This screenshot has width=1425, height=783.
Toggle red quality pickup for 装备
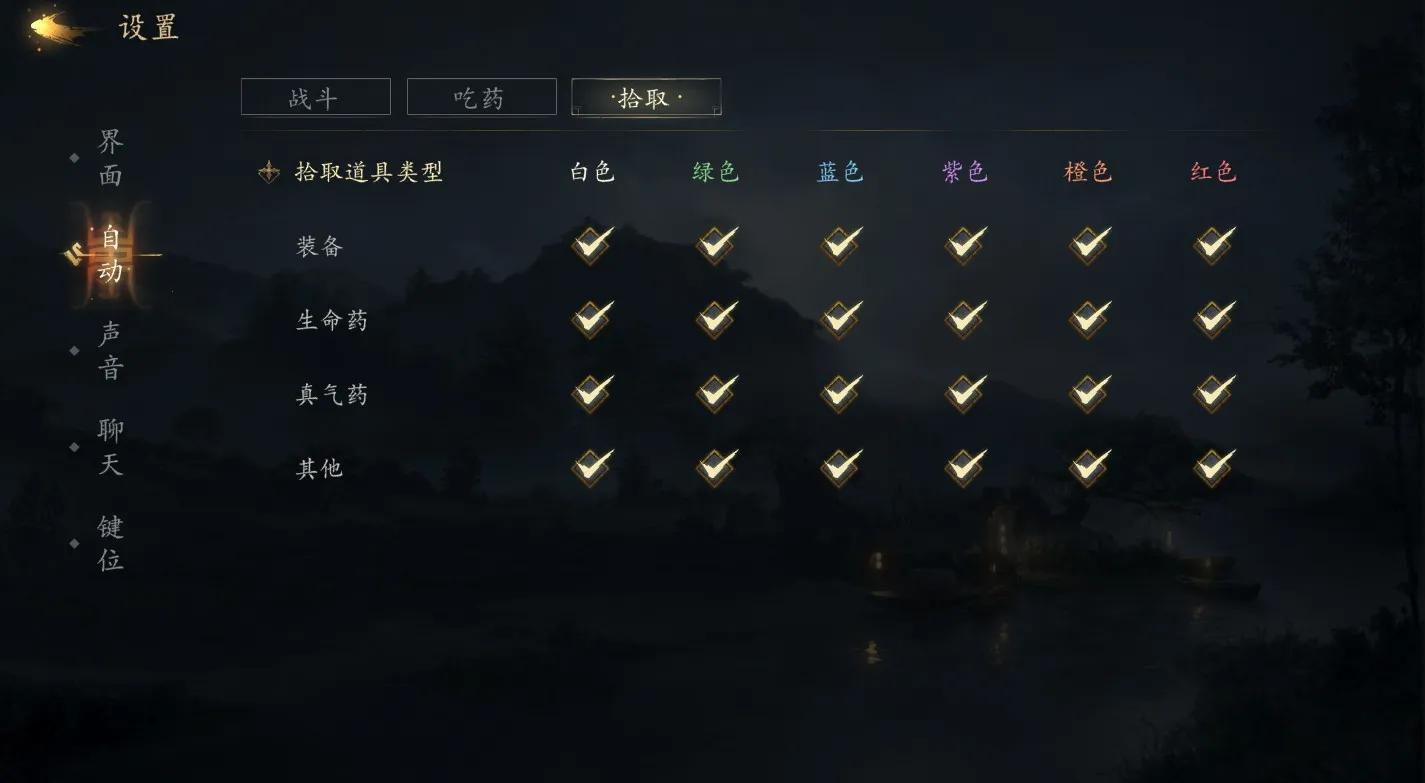click(1212, 245)
